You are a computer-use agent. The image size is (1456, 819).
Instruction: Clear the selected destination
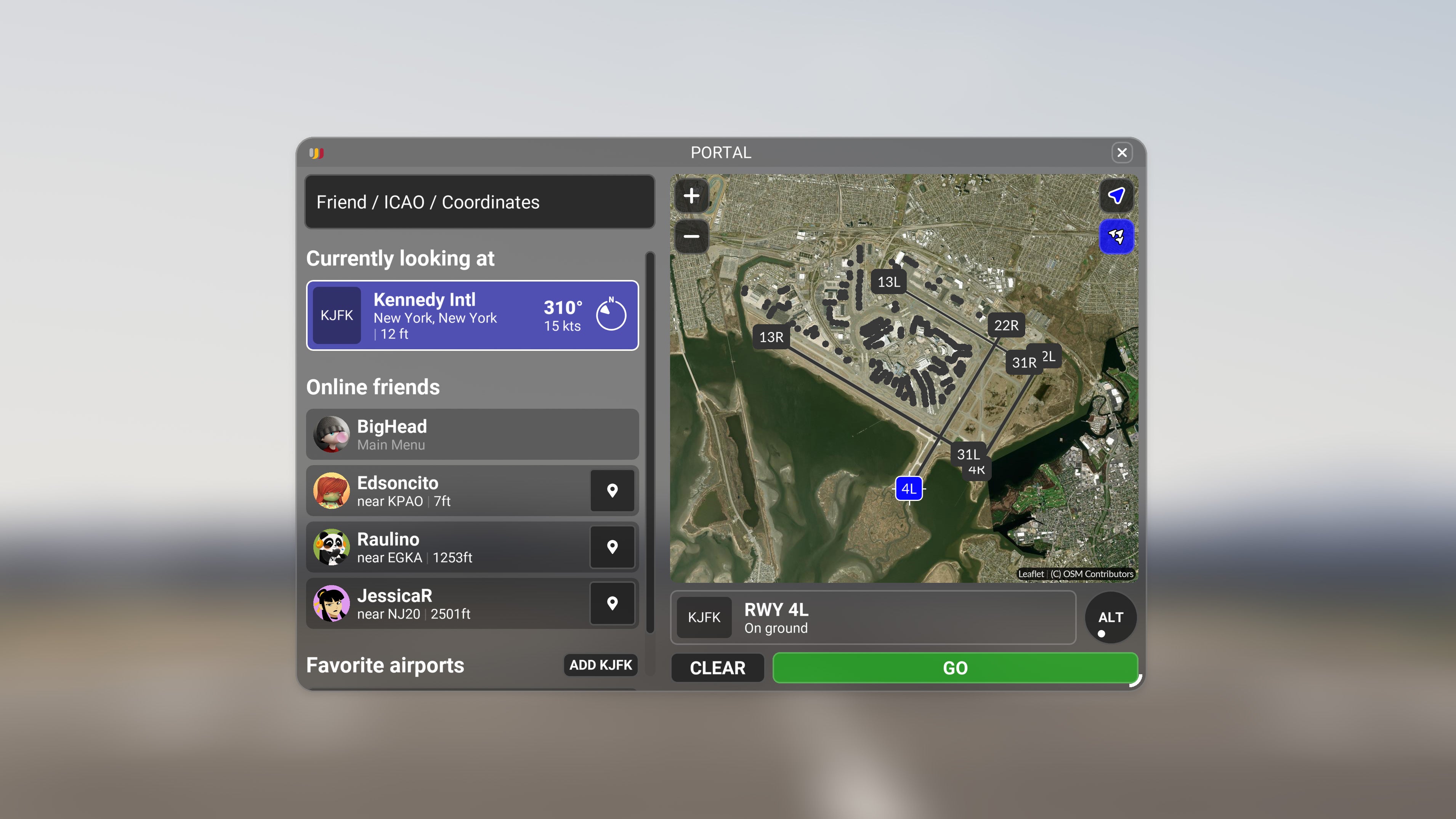click(x=717, y=668)
